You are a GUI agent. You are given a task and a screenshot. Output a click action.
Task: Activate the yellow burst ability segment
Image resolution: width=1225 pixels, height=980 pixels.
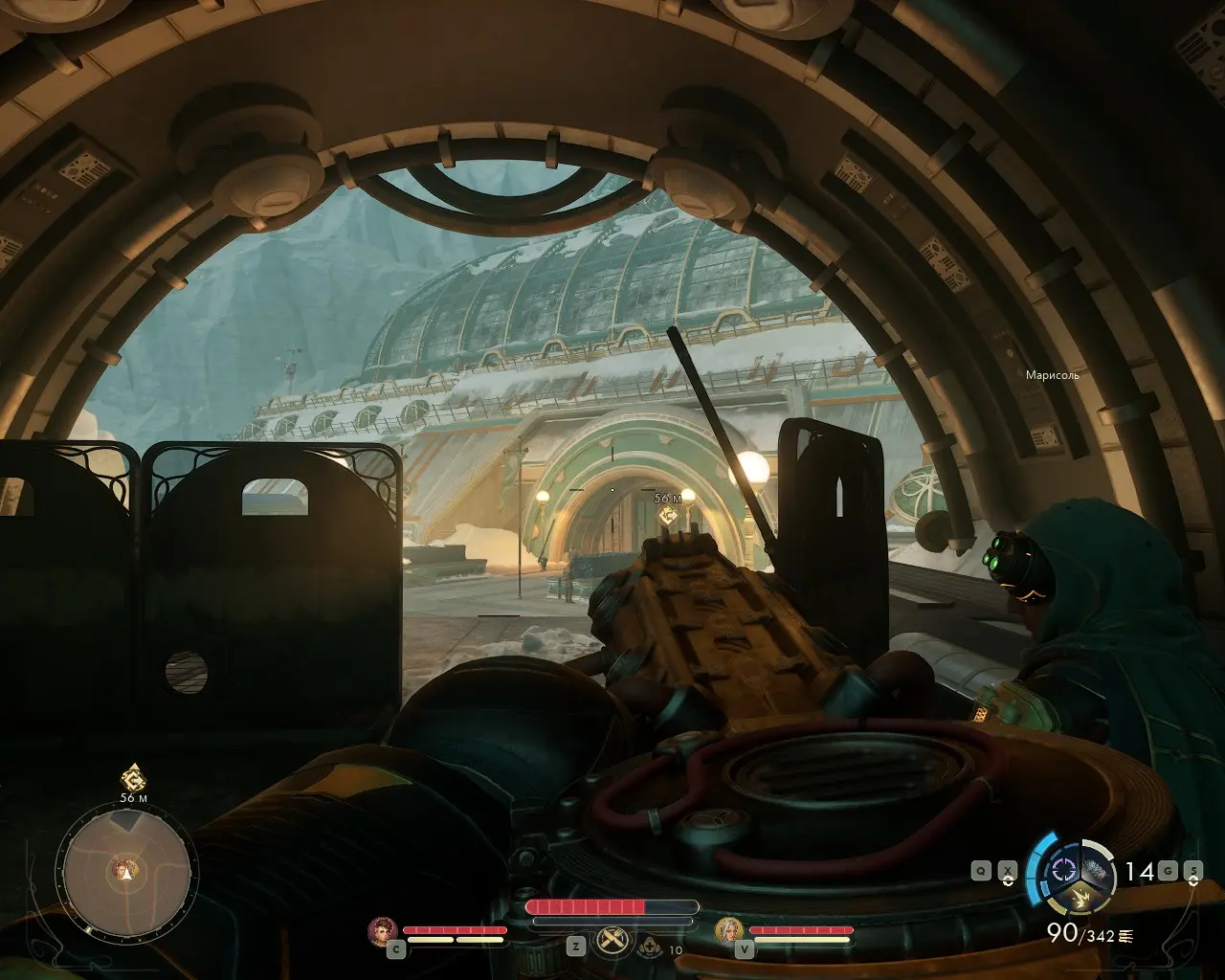coord(1079,899)
